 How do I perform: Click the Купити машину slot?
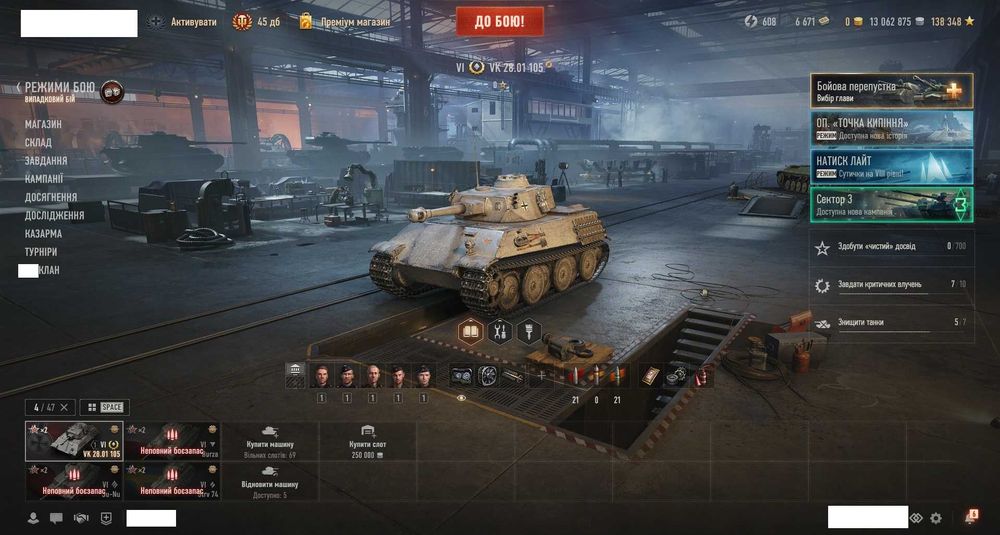click(x=270, y=441)
